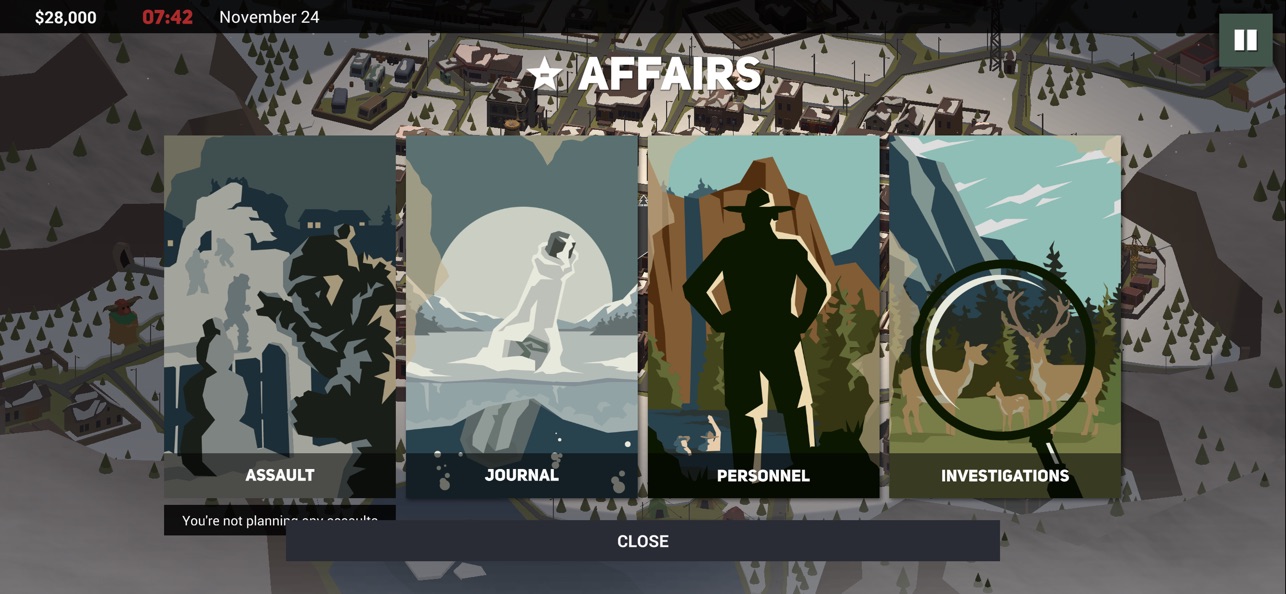This screenshot has height=594, width=1286.
Task: Choose the Investigations card
Action: coord(1005,316)
